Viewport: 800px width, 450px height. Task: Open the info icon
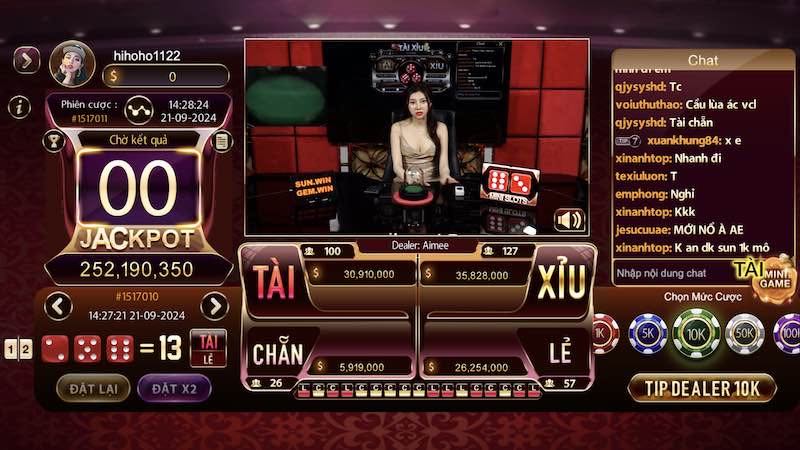[x=18, y=107]
